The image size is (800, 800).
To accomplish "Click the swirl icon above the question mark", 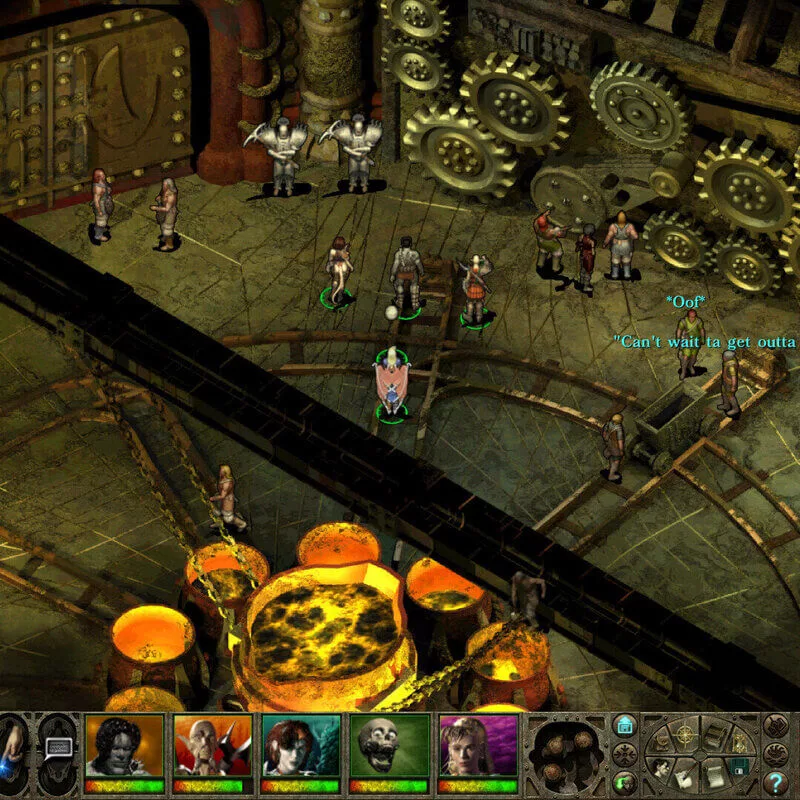I will click(x=776, y=753).
